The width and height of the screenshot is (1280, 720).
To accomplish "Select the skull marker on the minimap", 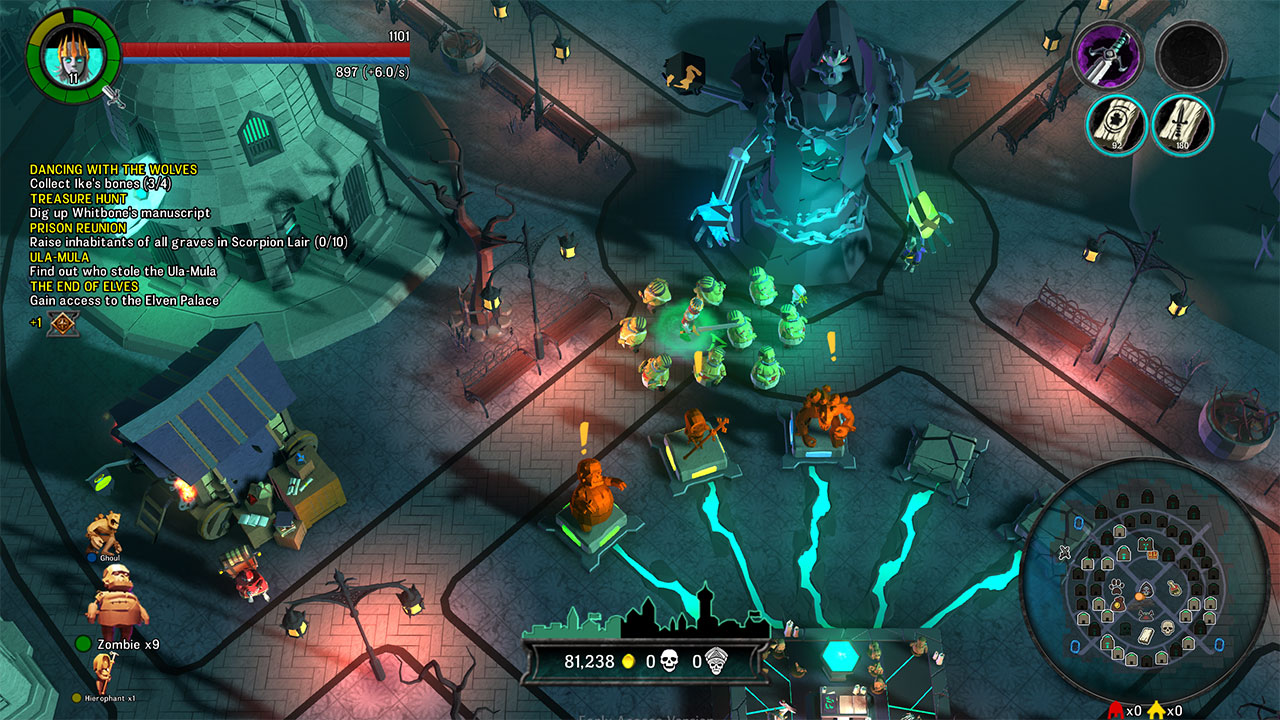I will tap(1167, 627).
